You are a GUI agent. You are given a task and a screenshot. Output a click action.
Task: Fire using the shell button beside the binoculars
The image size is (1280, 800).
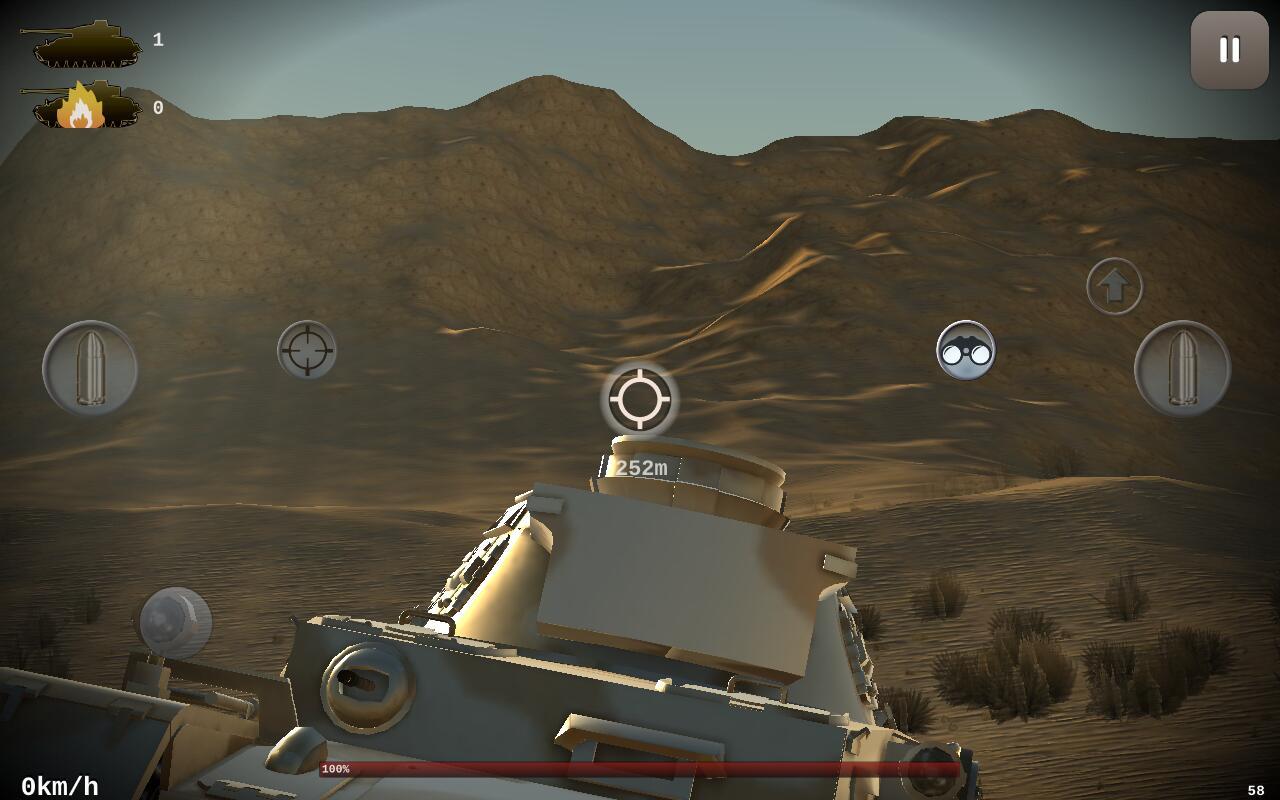pos(1182,368)
